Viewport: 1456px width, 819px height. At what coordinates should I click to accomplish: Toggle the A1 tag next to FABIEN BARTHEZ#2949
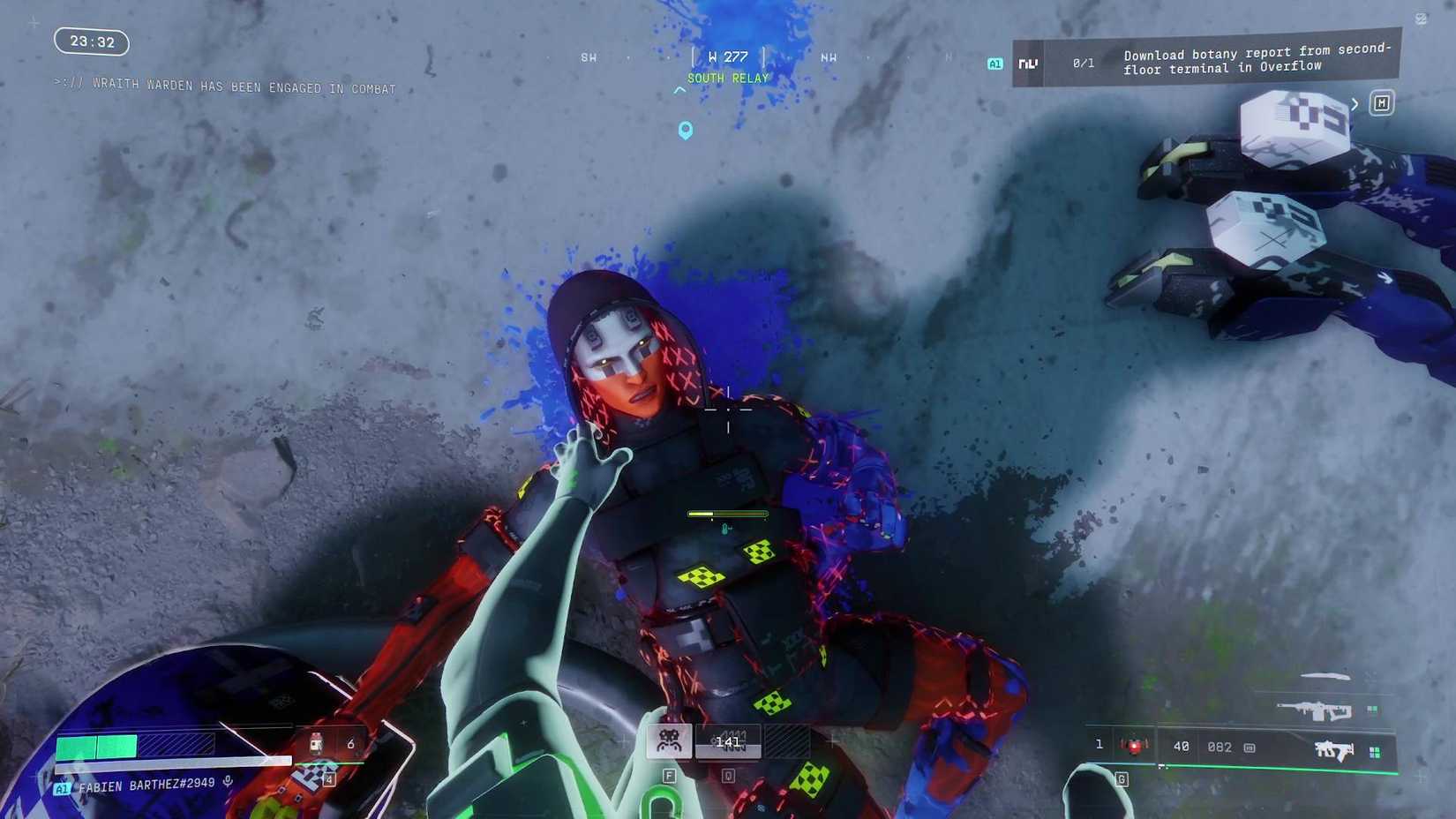62,785
